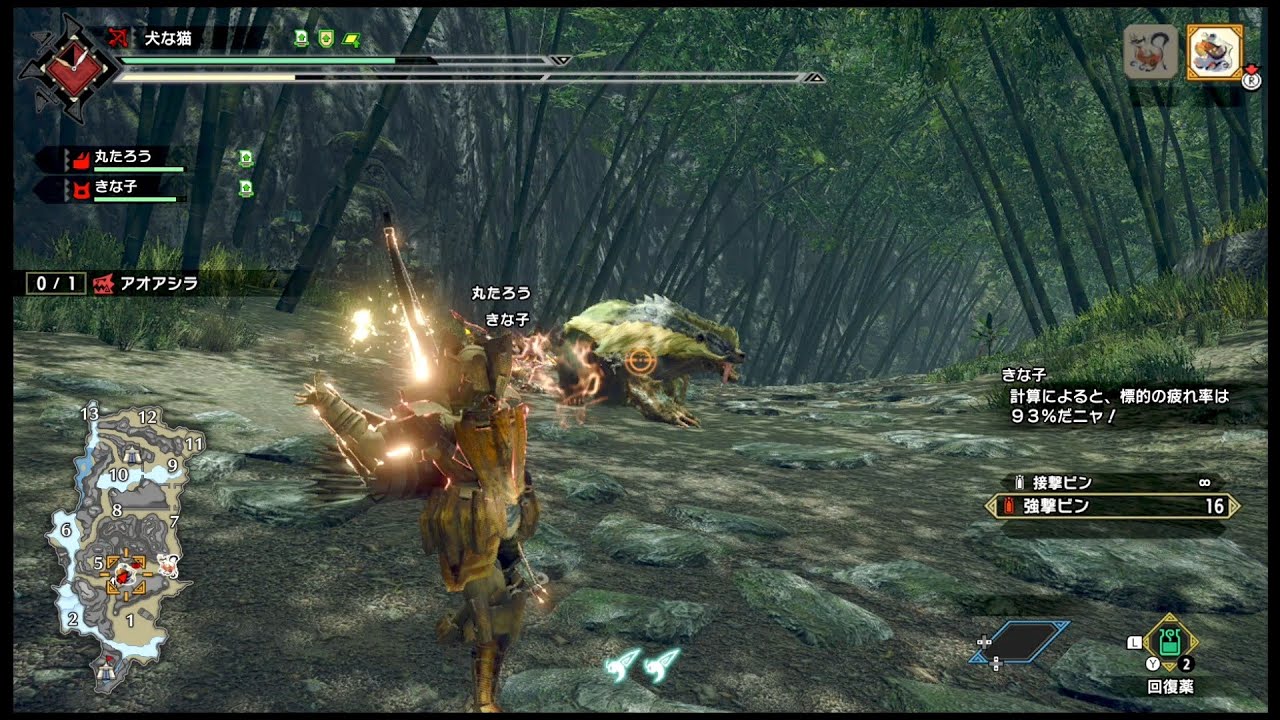
Task: Use the 回復薬 item slot
Action: click(x=1170, y=646)
